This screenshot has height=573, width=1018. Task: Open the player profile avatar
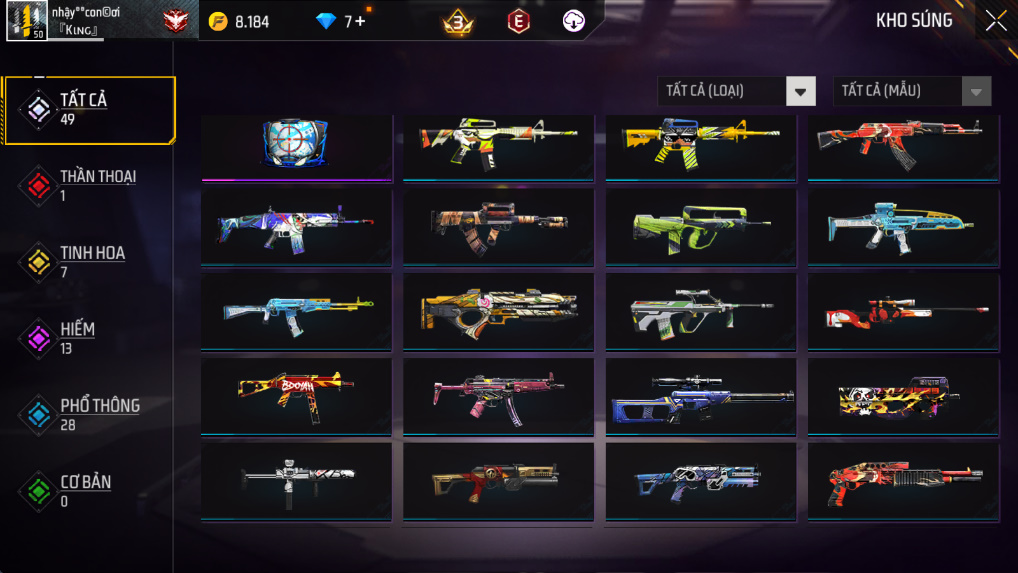click(26, 21)
